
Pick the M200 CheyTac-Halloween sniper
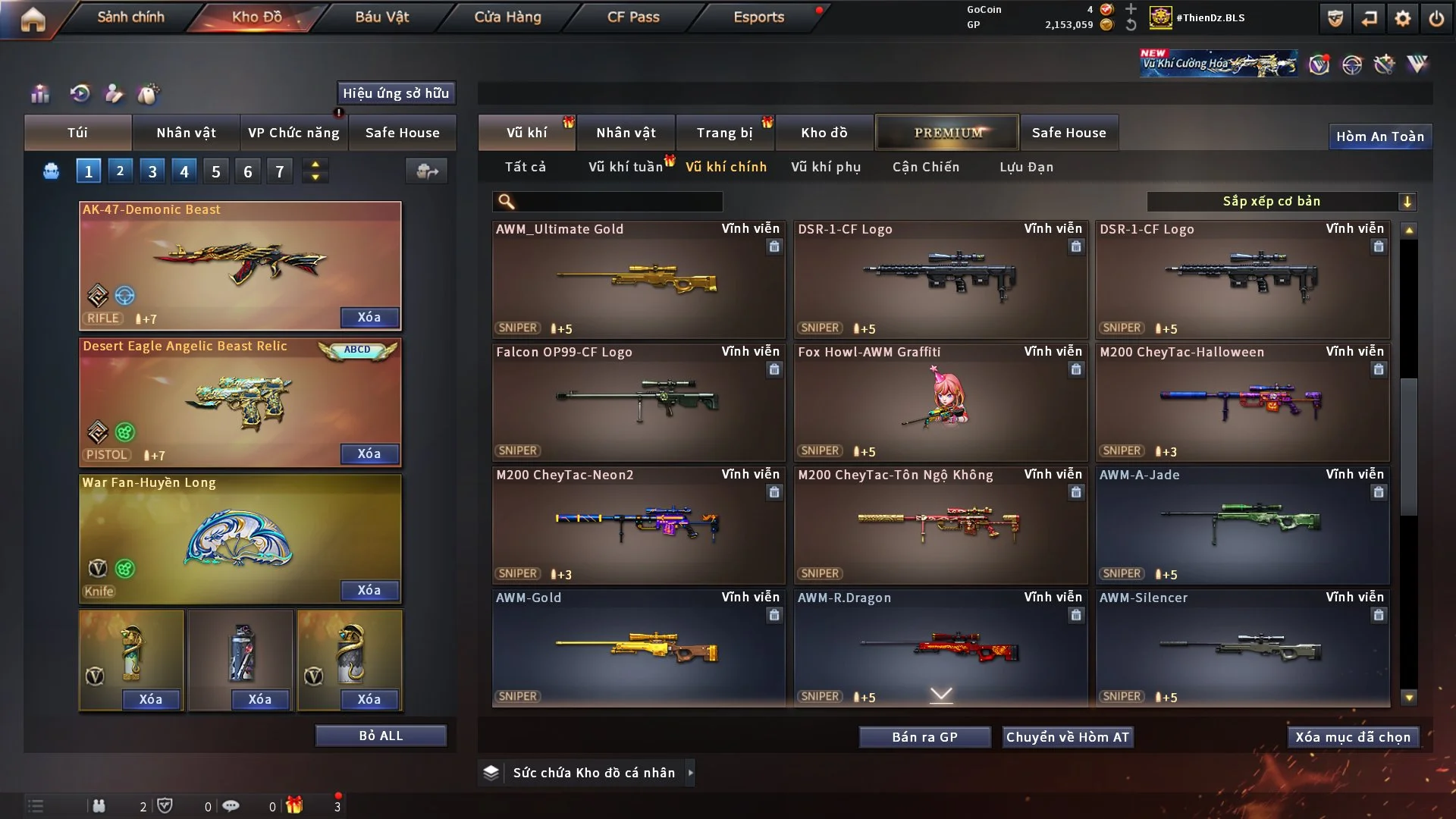click(x=1242, y=402)
